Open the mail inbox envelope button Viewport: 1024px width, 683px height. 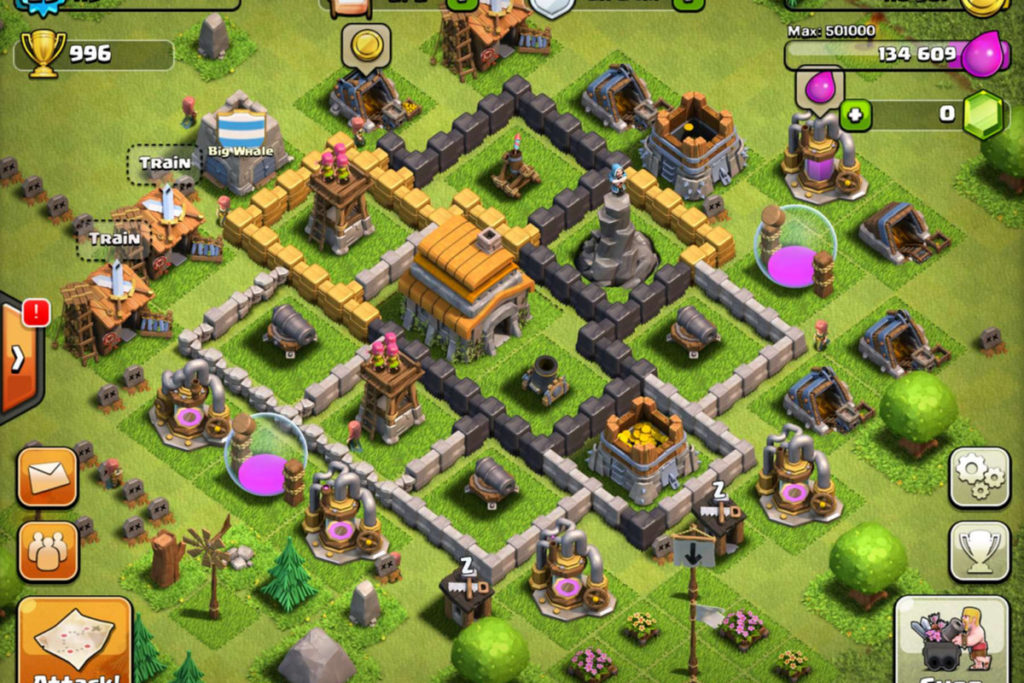click(x=47, y=478)
